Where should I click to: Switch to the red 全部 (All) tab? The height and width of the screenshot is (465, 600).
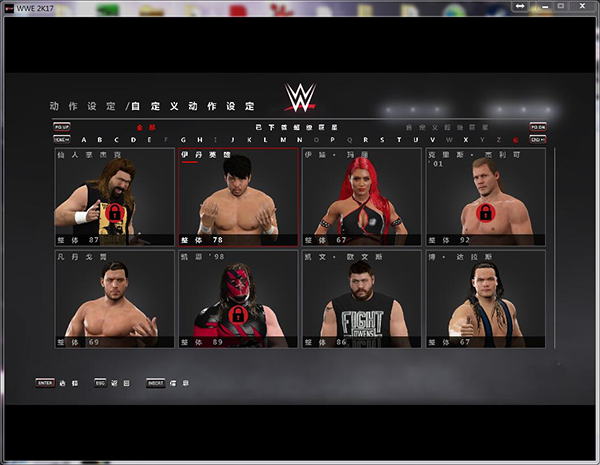point(147,128)
